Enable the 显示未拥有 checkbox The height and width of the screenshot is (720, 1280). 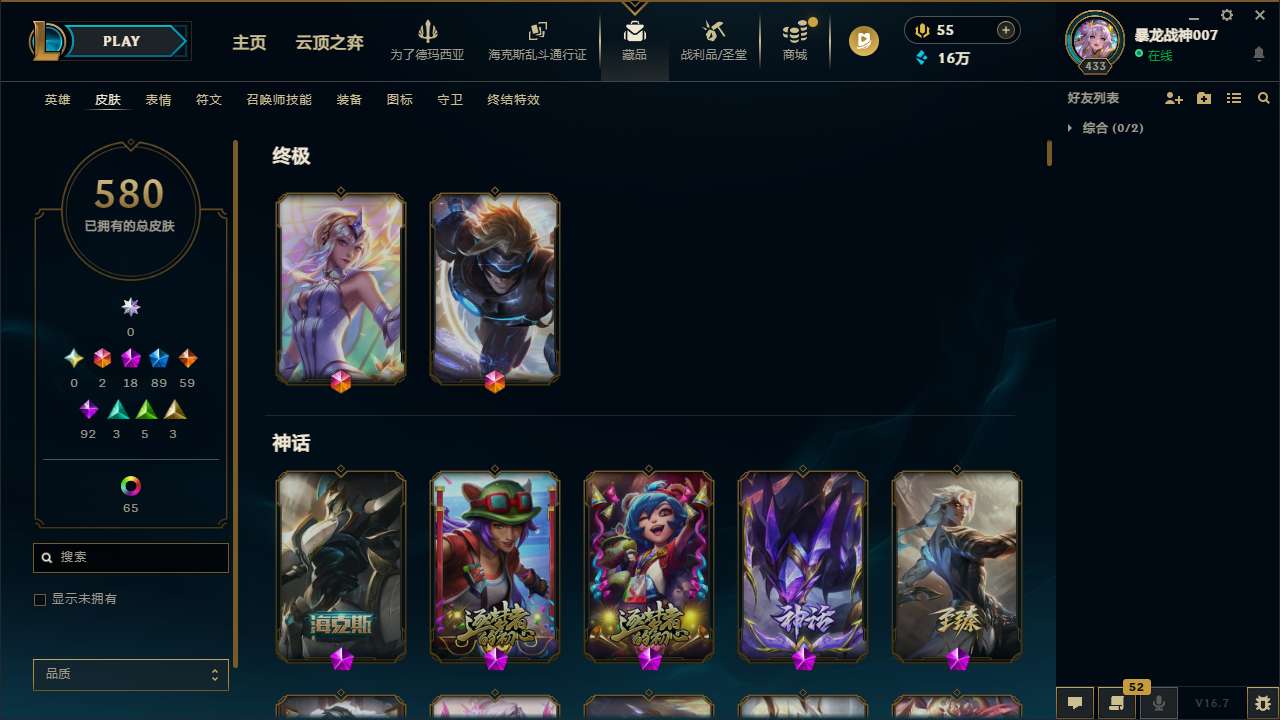click(40, 599)
